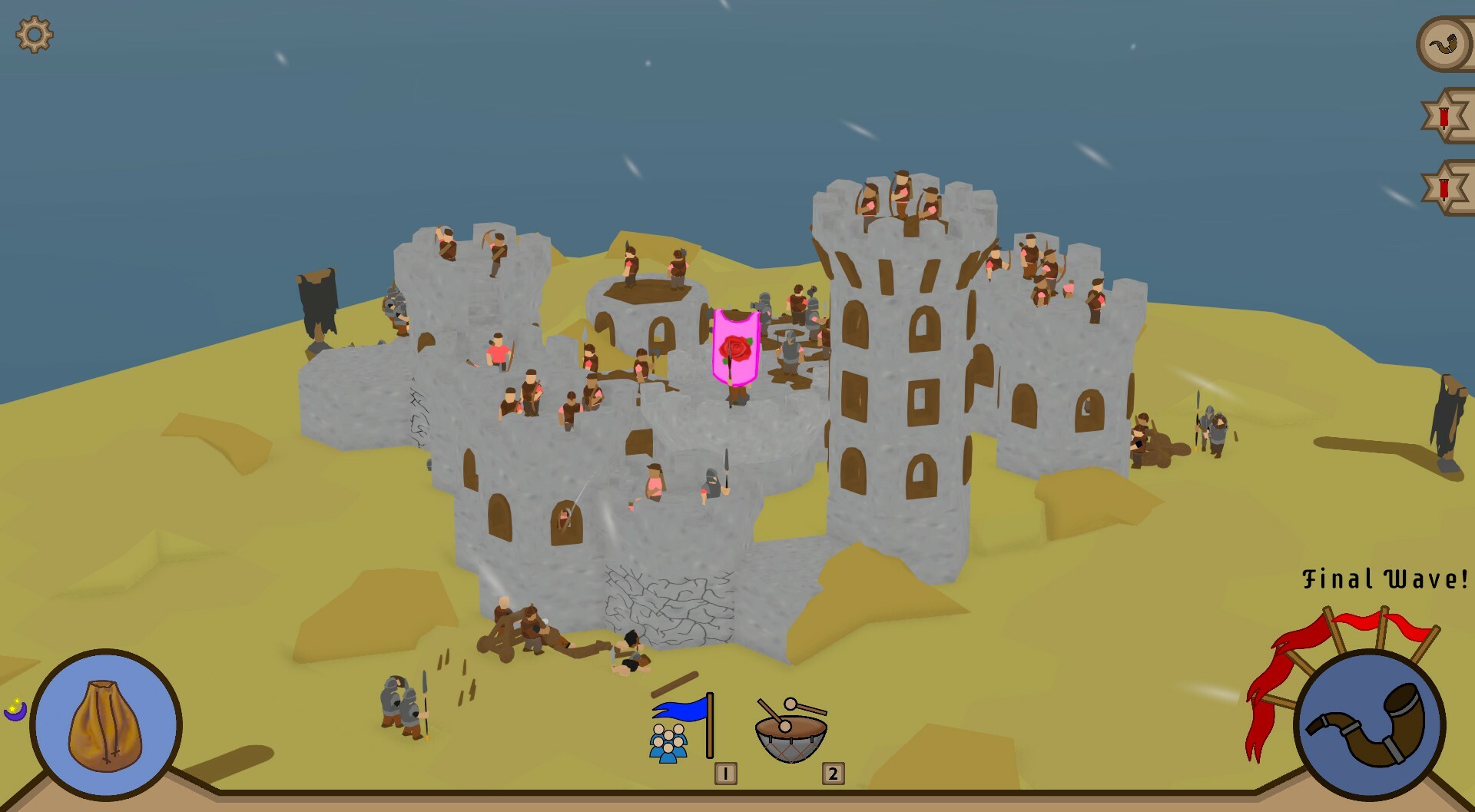Open the settings gear menu
Image resolution: width=1475 pixels, height=812 pixels.
[34, 34]
